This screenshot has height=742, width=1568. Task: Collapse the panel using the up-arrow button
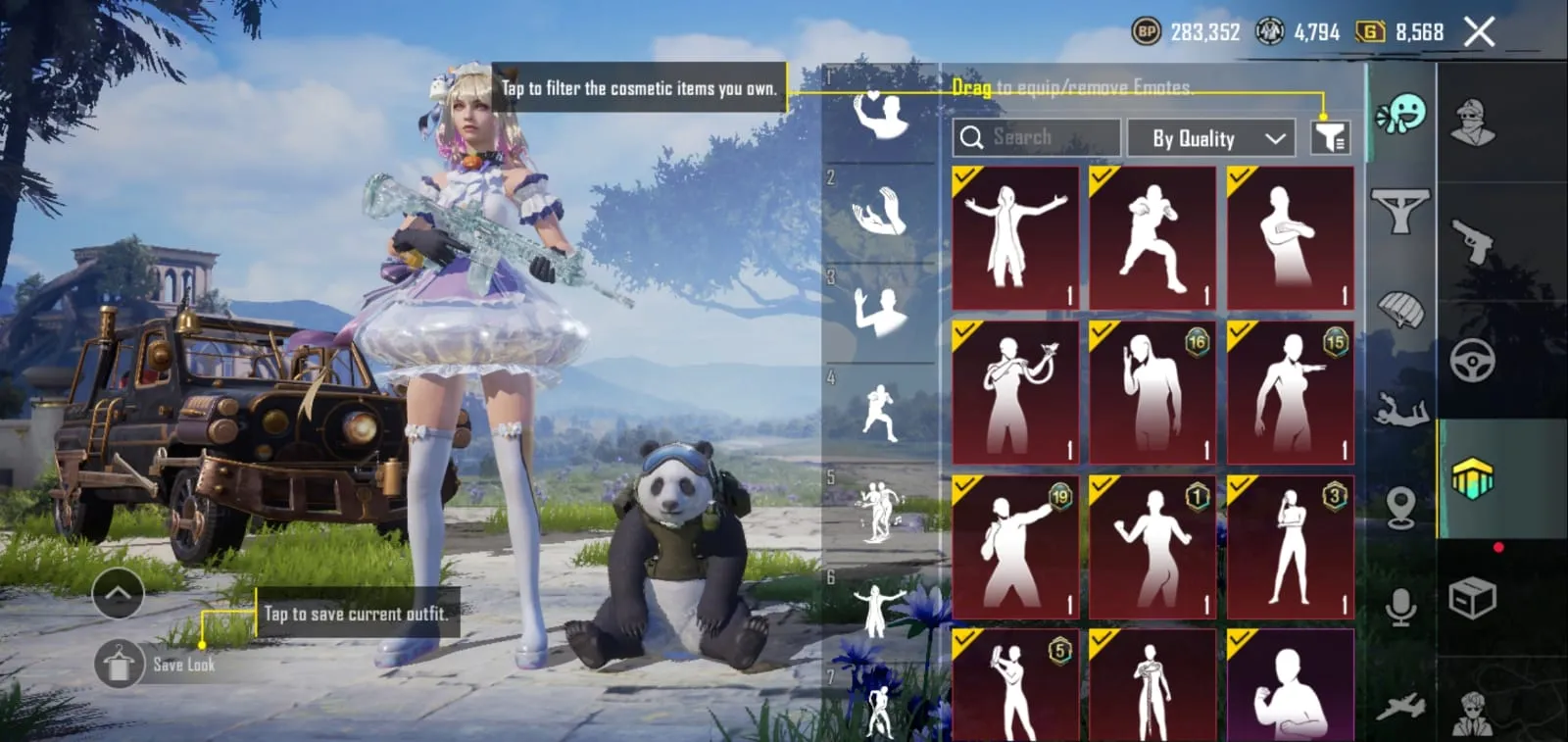coord(118,593)
